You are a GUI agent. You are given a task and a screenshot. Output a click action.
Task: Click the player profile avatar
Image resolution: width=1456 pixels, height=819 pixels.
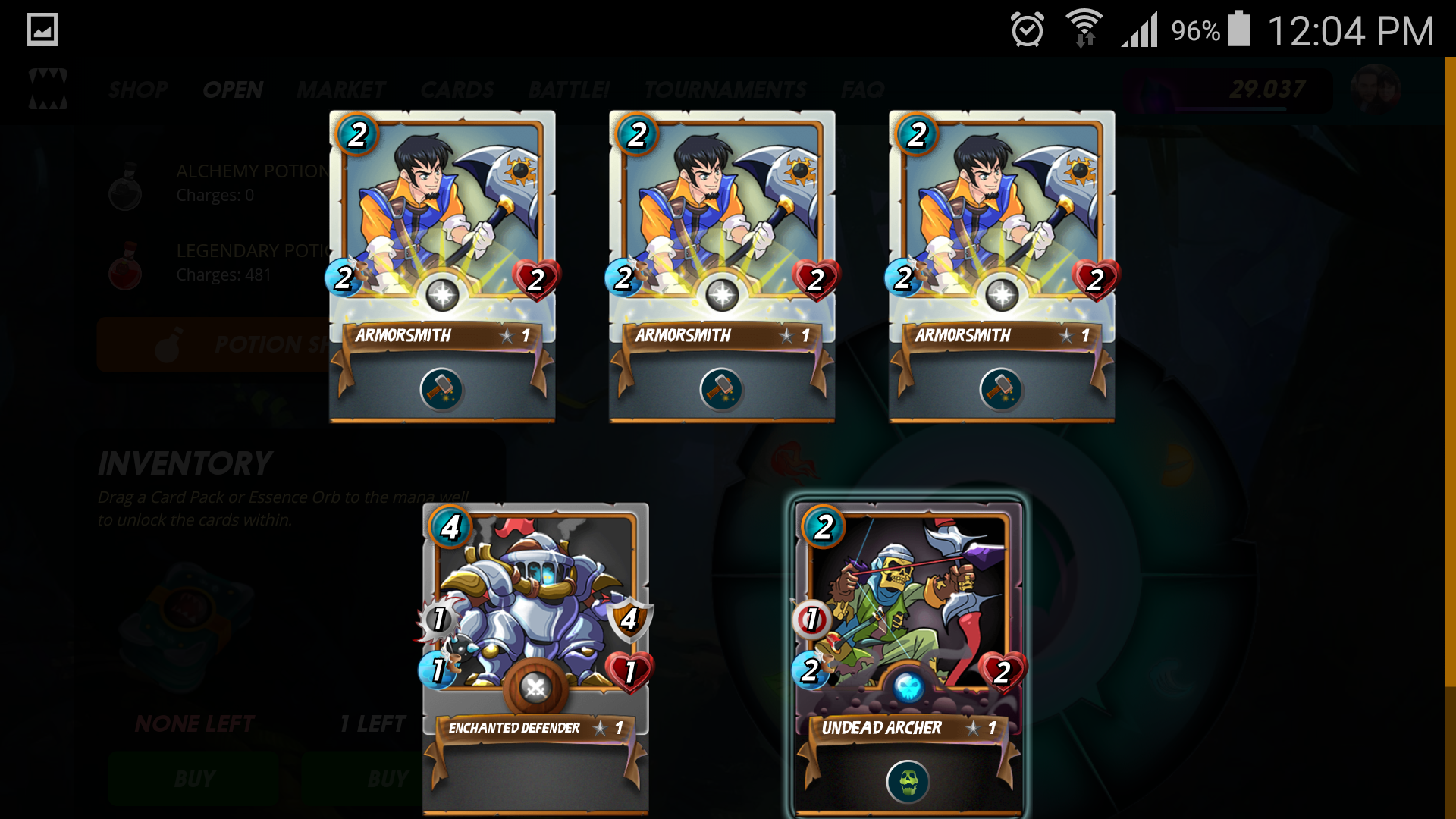1375,89
